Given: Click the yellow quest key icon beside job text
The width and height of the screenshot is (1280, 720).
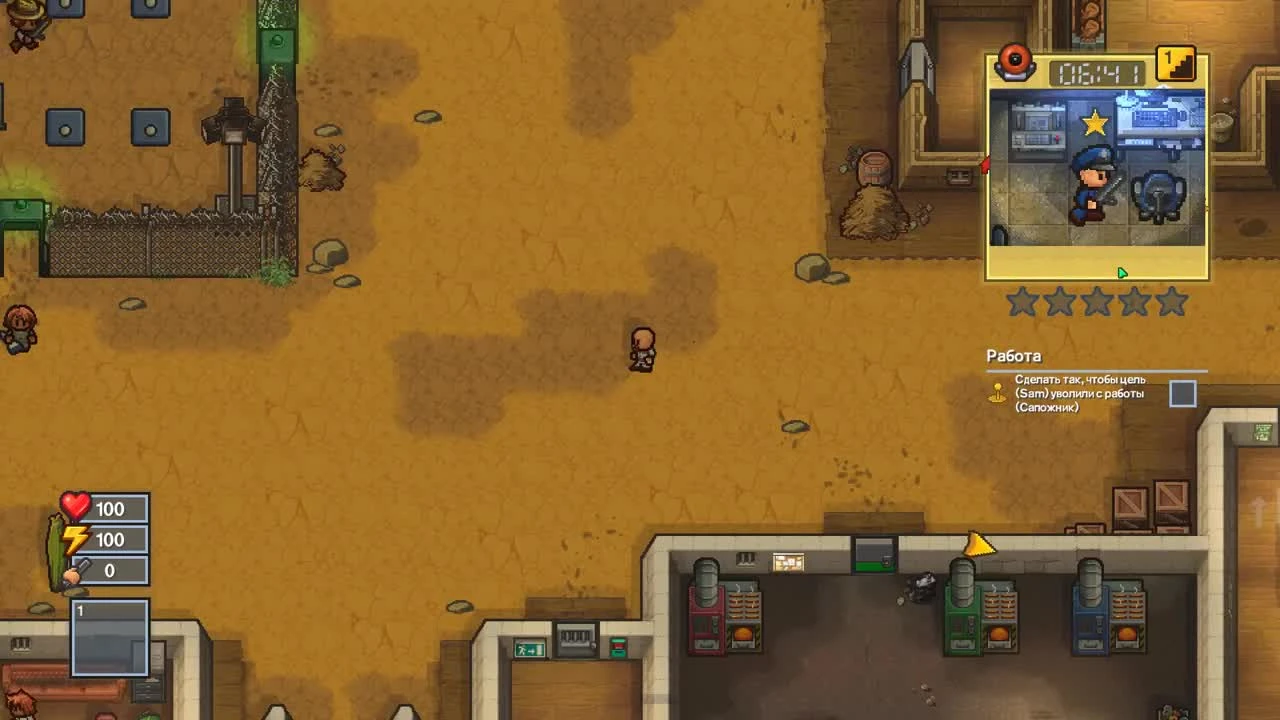Looking at the screenshot, I should click(997, 393).
